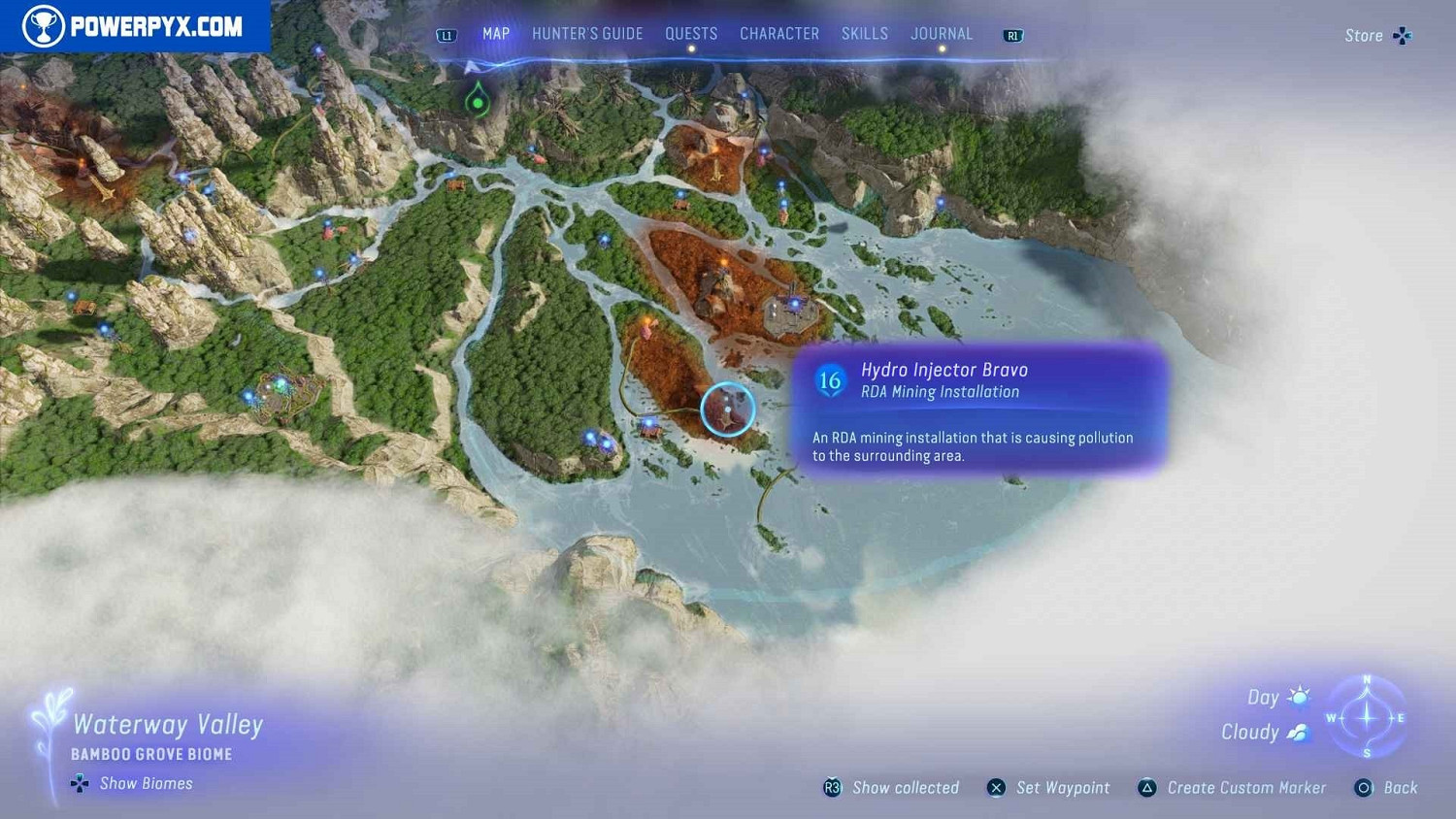Open the Hydro Injector Bravo info panel
The height and width of the screenshot is (819, 1456).
980,408
